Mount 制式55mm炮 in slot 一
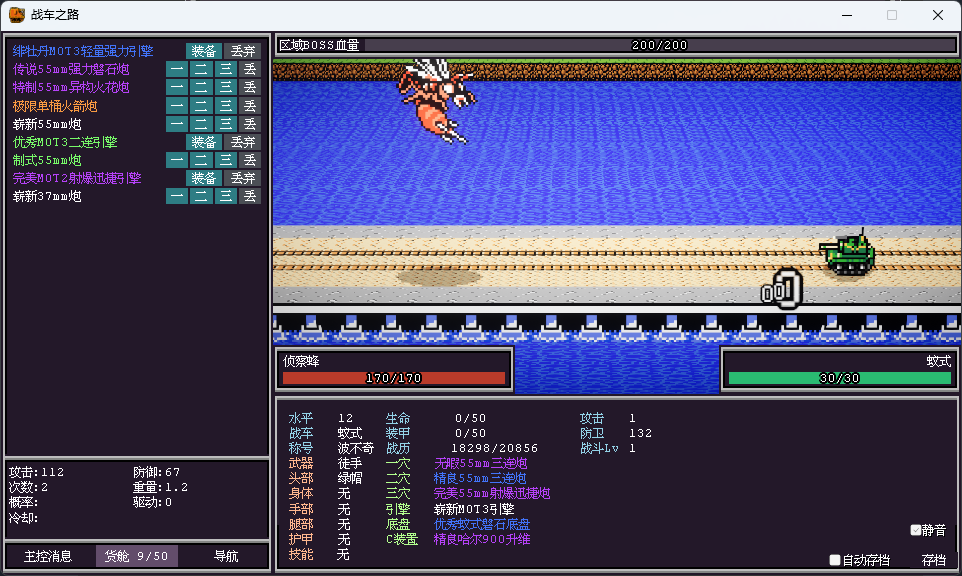 coord(176,160)
